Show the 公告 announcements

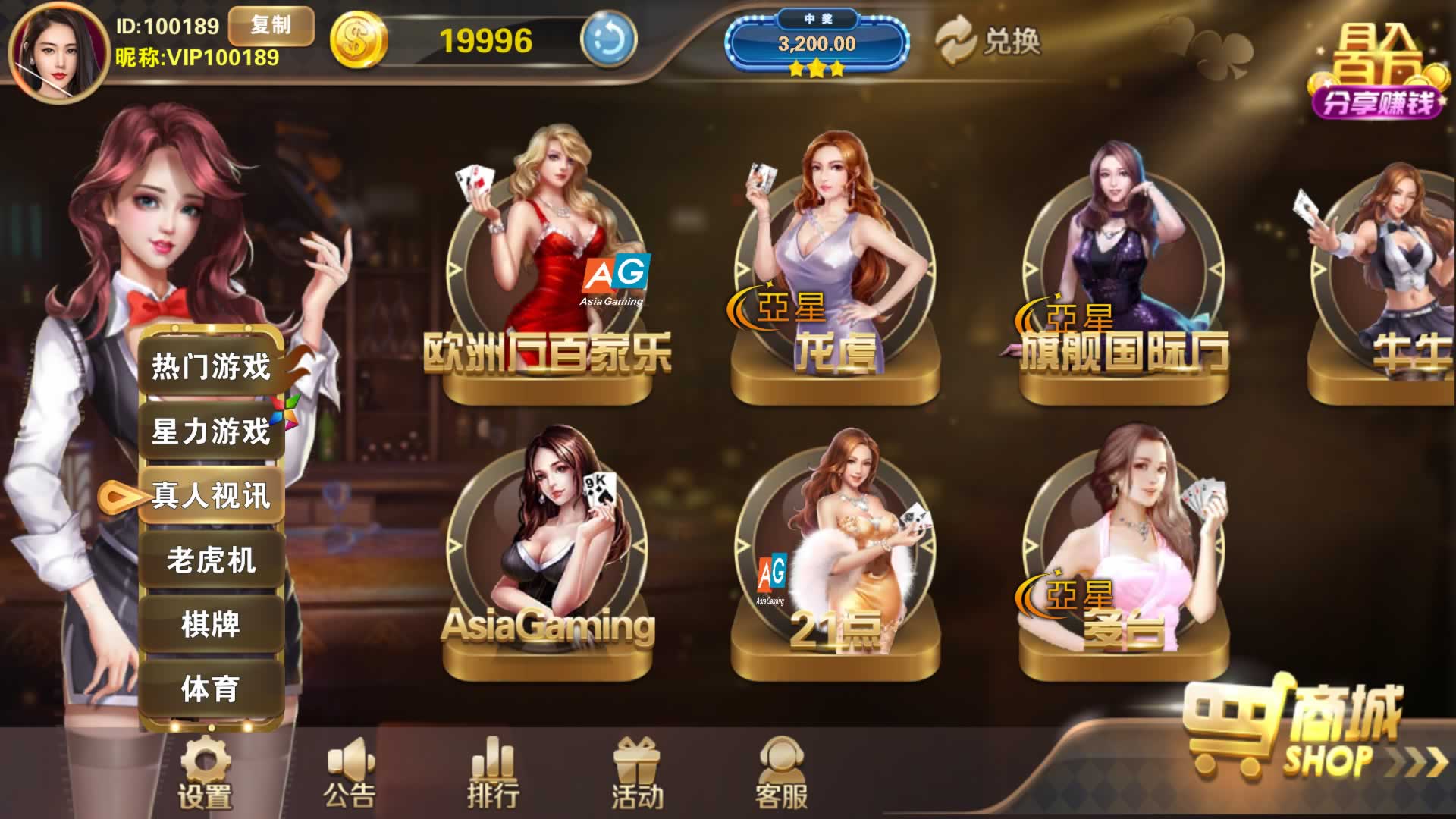click(x=349, y=773)
